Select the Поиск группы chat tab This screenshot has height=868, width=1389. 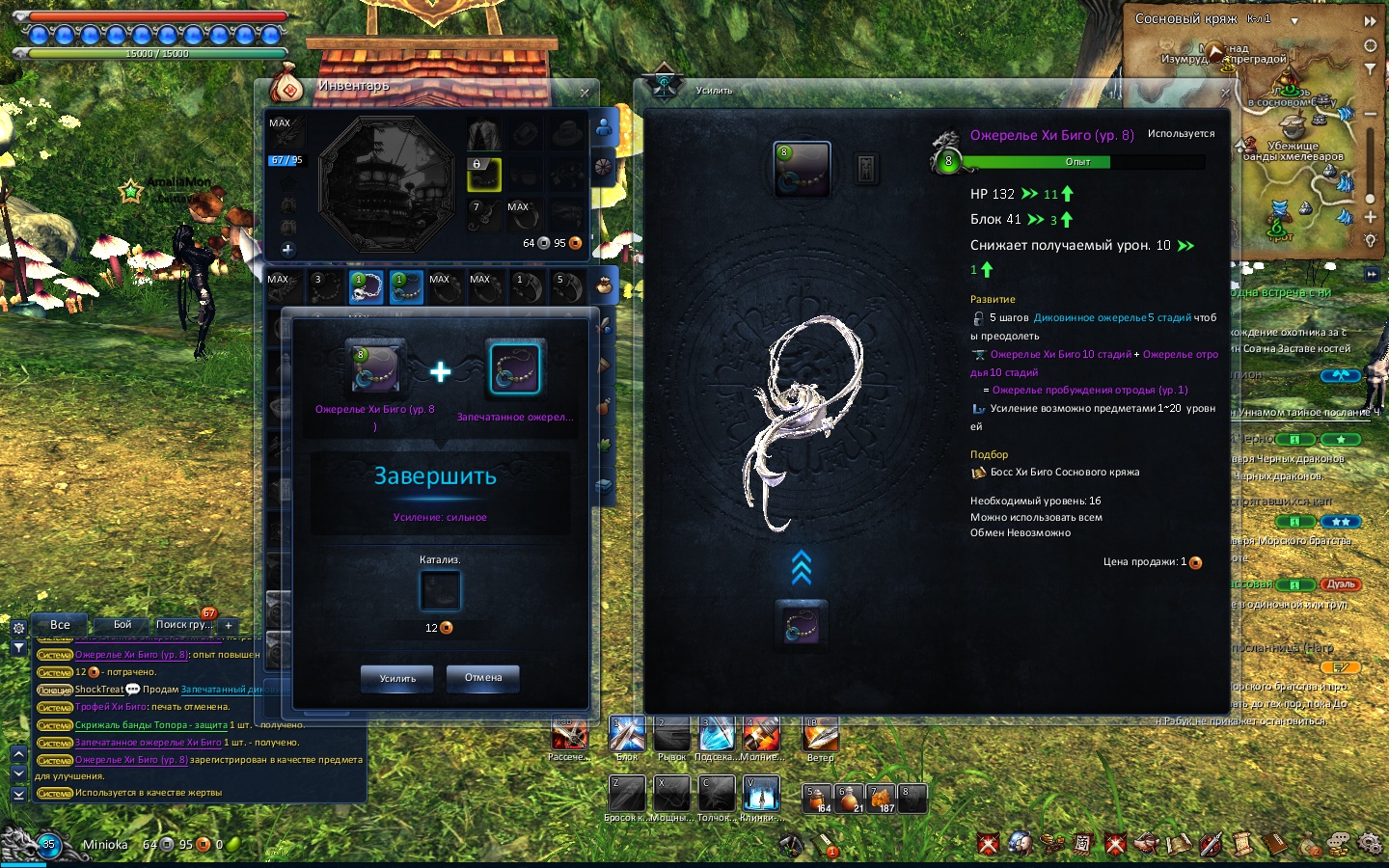[x=183, y=625]
